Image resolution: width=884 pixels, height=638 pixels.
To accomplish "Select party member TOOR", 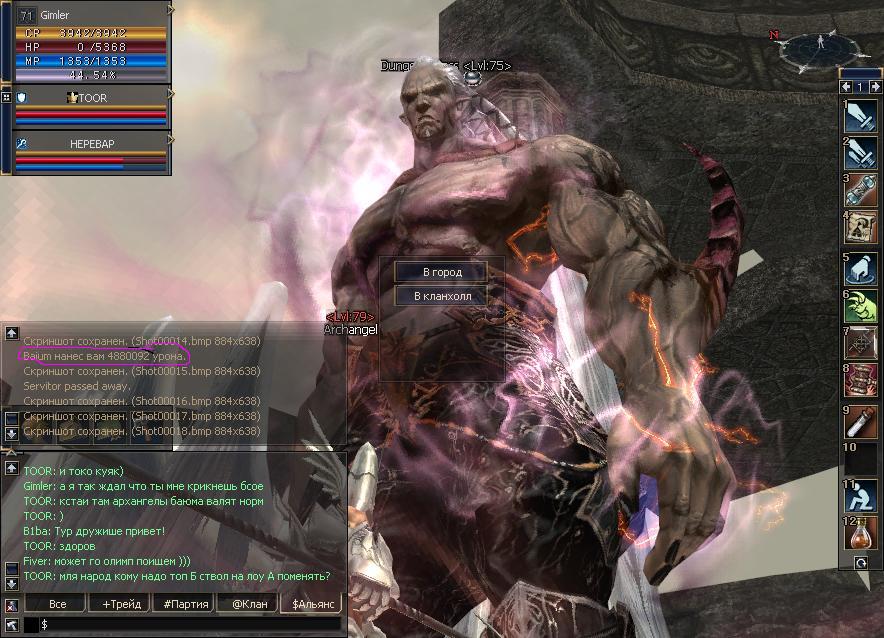I will click(90, 98).
